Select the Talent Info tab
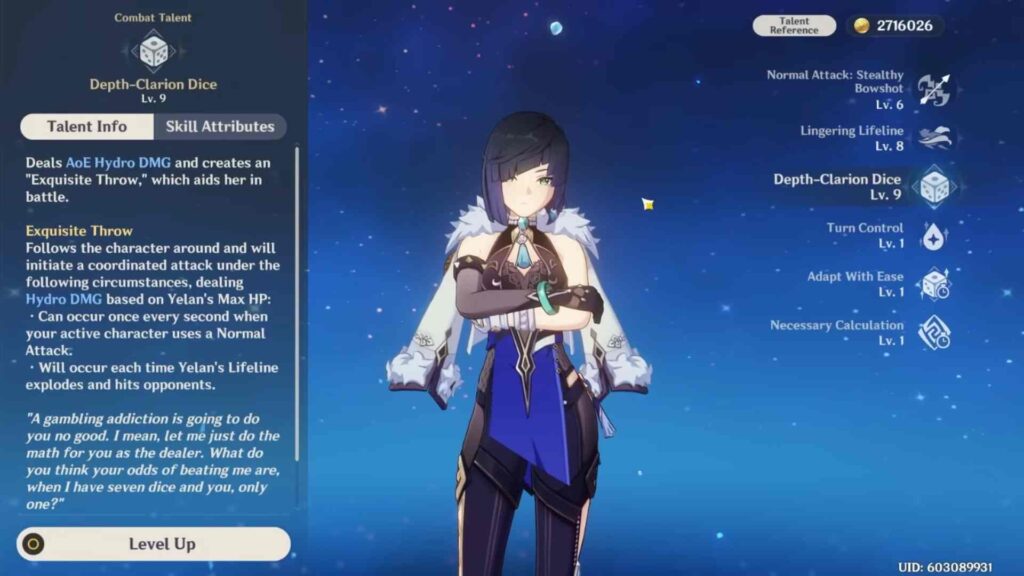This screenshot has height=576, width=1024. (87, 127)
